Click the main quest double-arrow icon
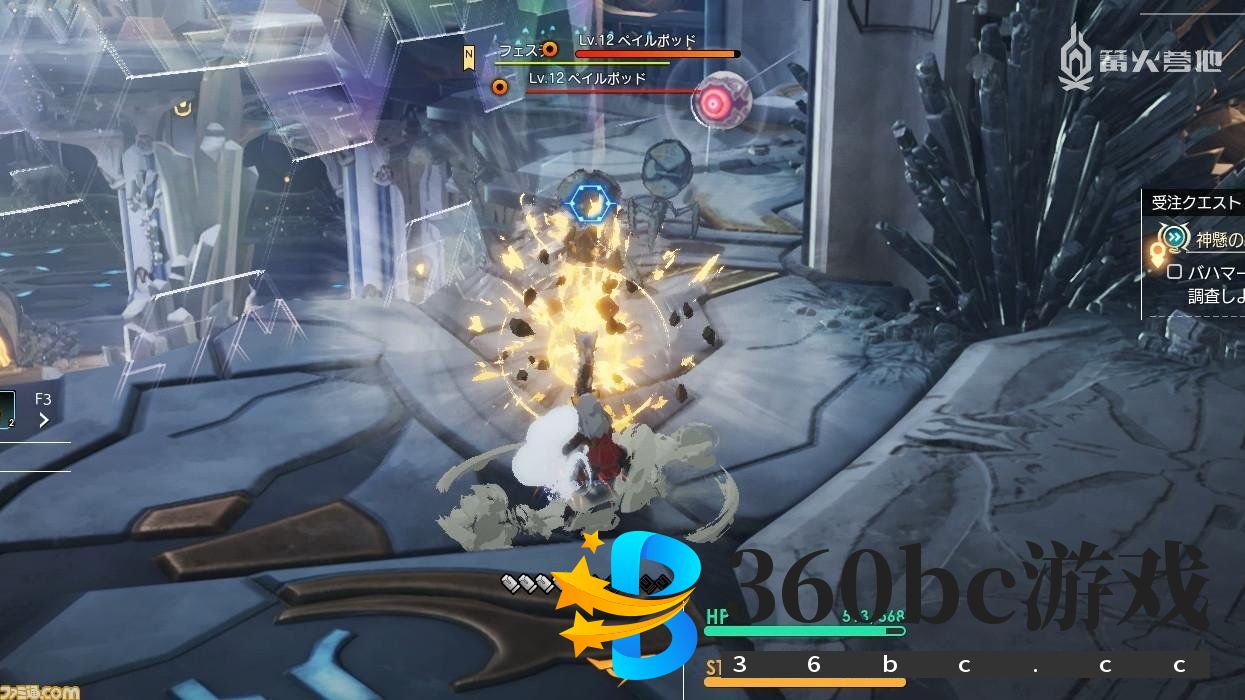 pos(1174,238)
